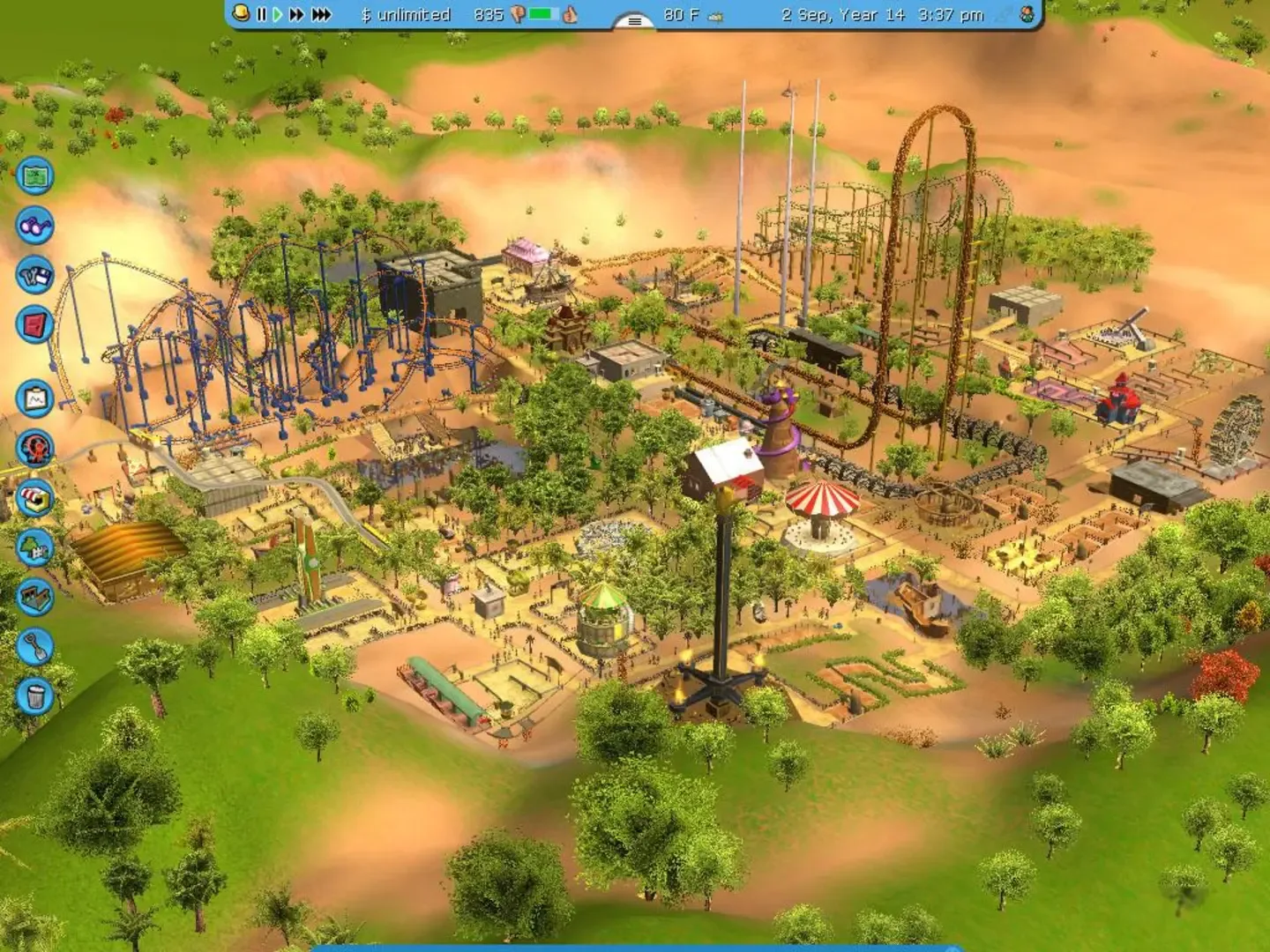Pause the game simulation

pos(260,14)
